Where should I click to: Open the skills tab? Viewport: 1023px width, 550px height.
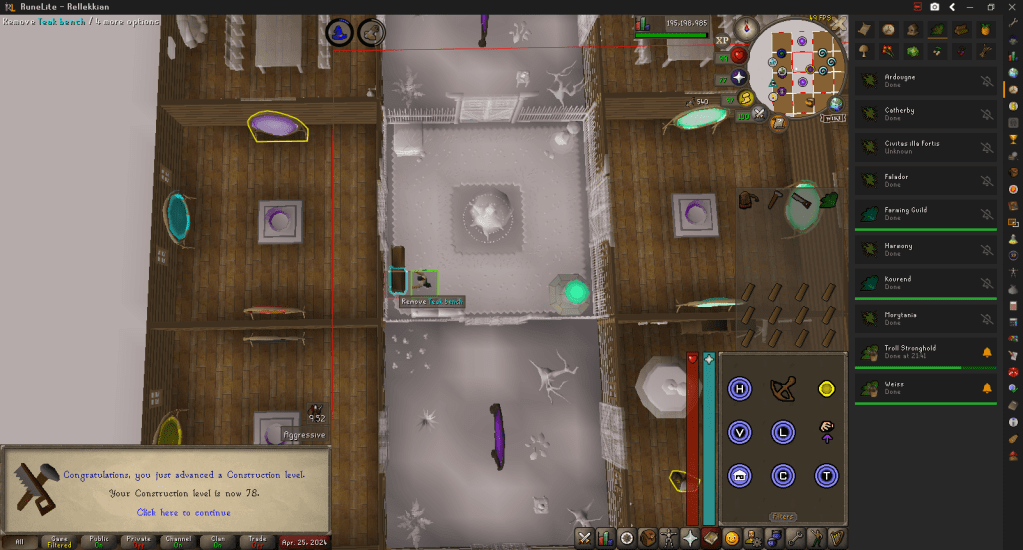(606, 538)
